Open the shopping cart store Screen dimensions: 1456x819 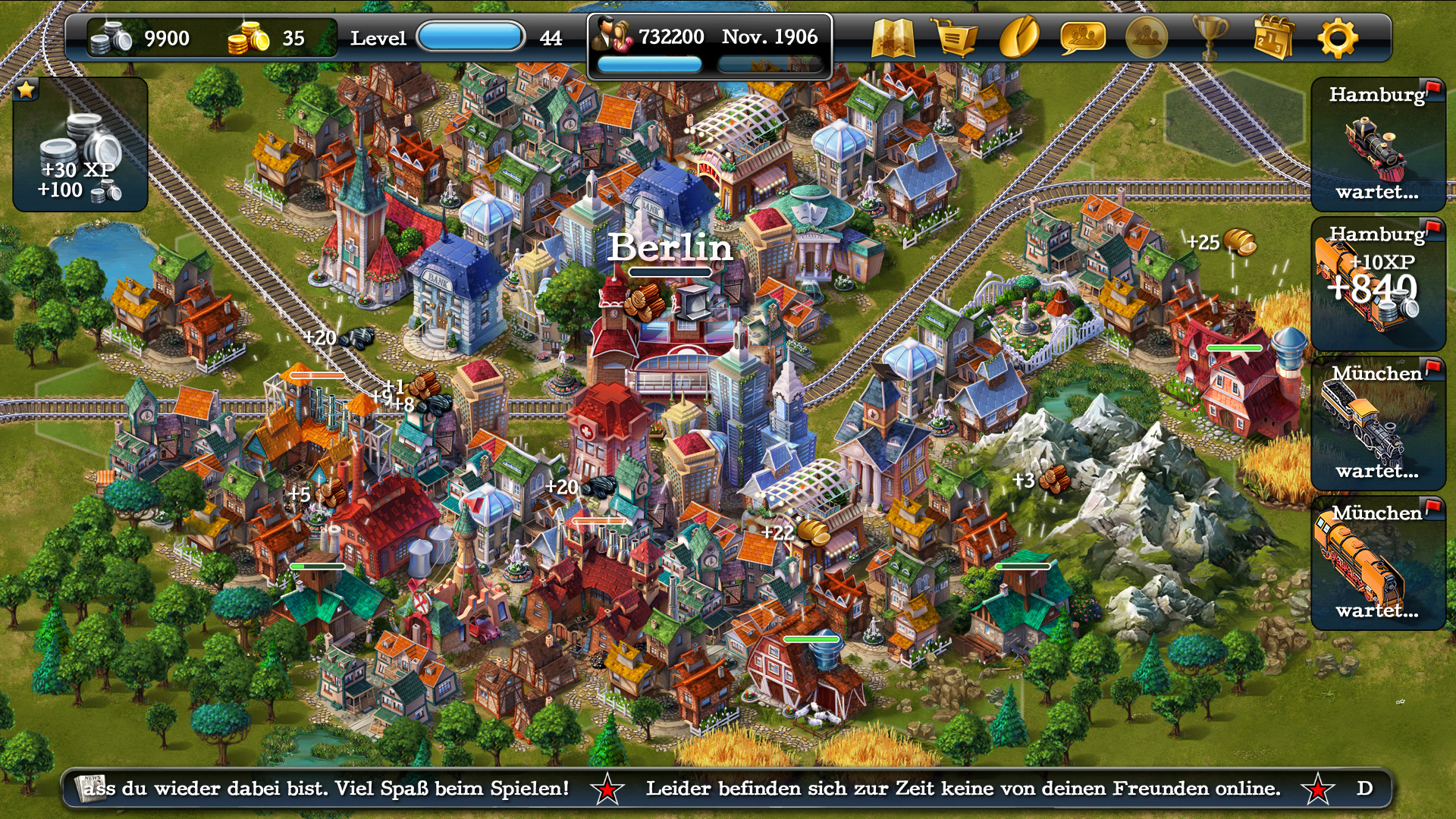[955, 38]
